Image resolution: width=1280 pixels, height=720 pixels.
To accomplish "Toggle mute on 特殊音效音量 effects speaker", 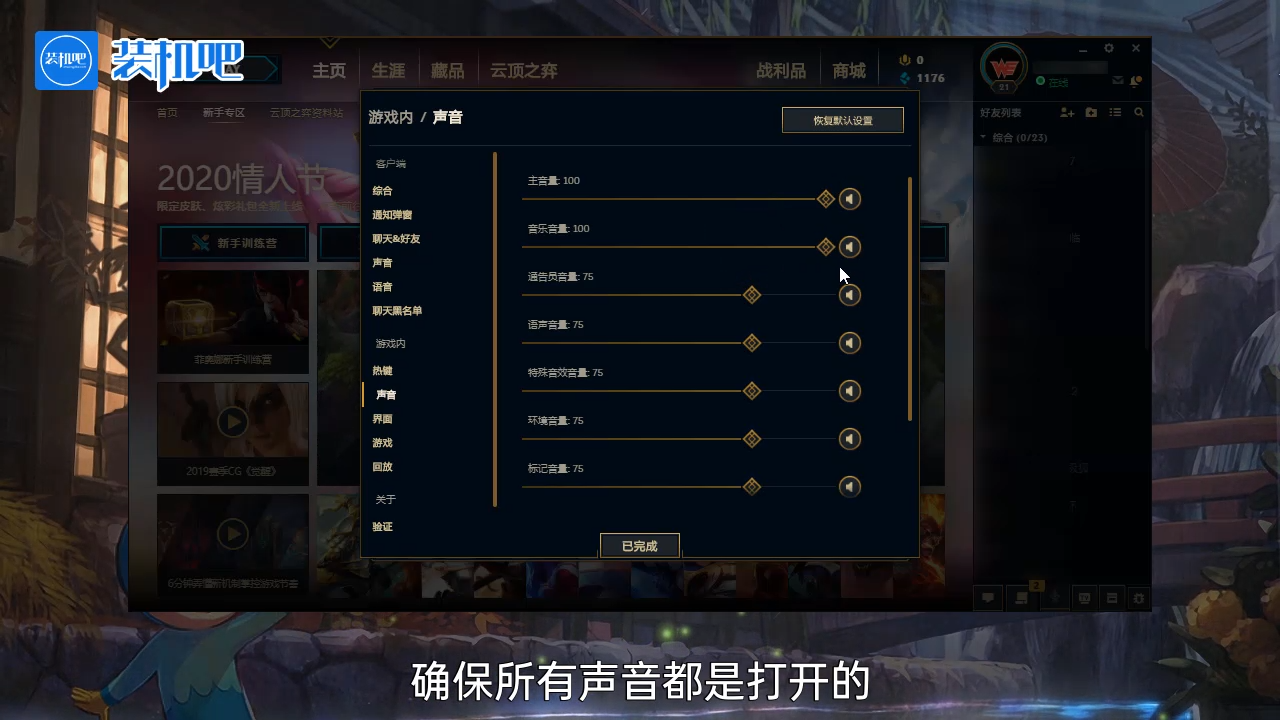I will [850, 391].
